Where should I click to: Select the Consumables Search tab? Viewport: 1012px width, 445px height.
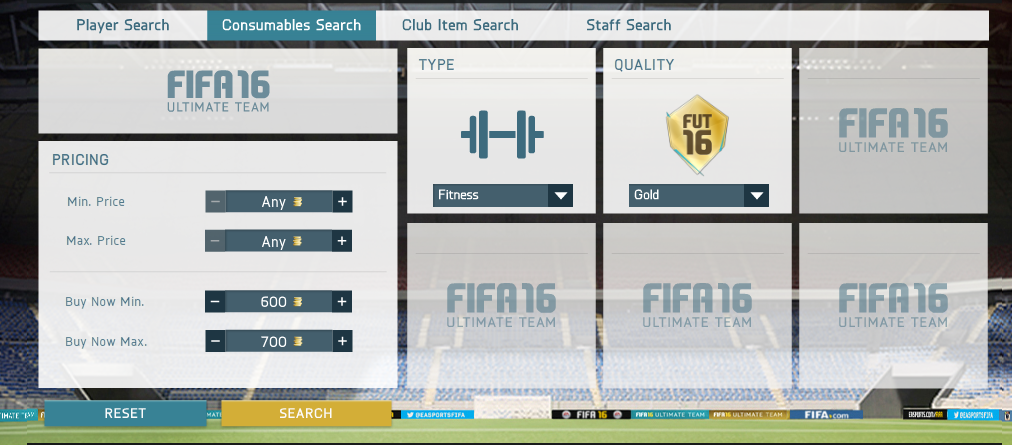(291, 25)
